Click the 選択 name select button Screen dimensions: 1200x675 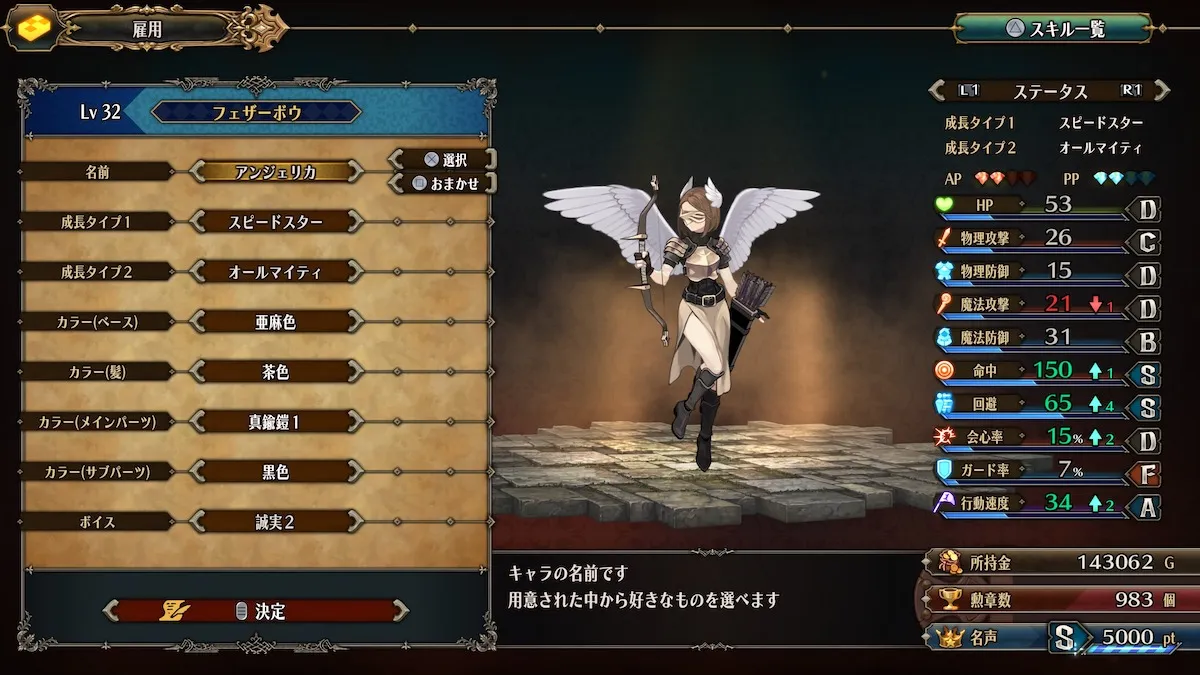click(x=444, y=159)
